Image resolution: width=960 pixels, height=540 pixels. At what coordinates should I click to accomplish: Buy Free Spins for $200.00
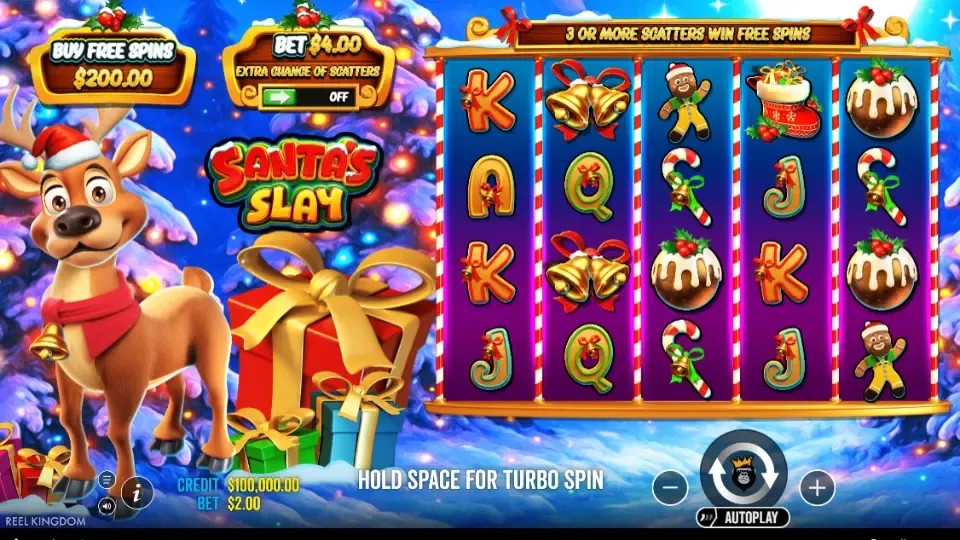[112, 65]
